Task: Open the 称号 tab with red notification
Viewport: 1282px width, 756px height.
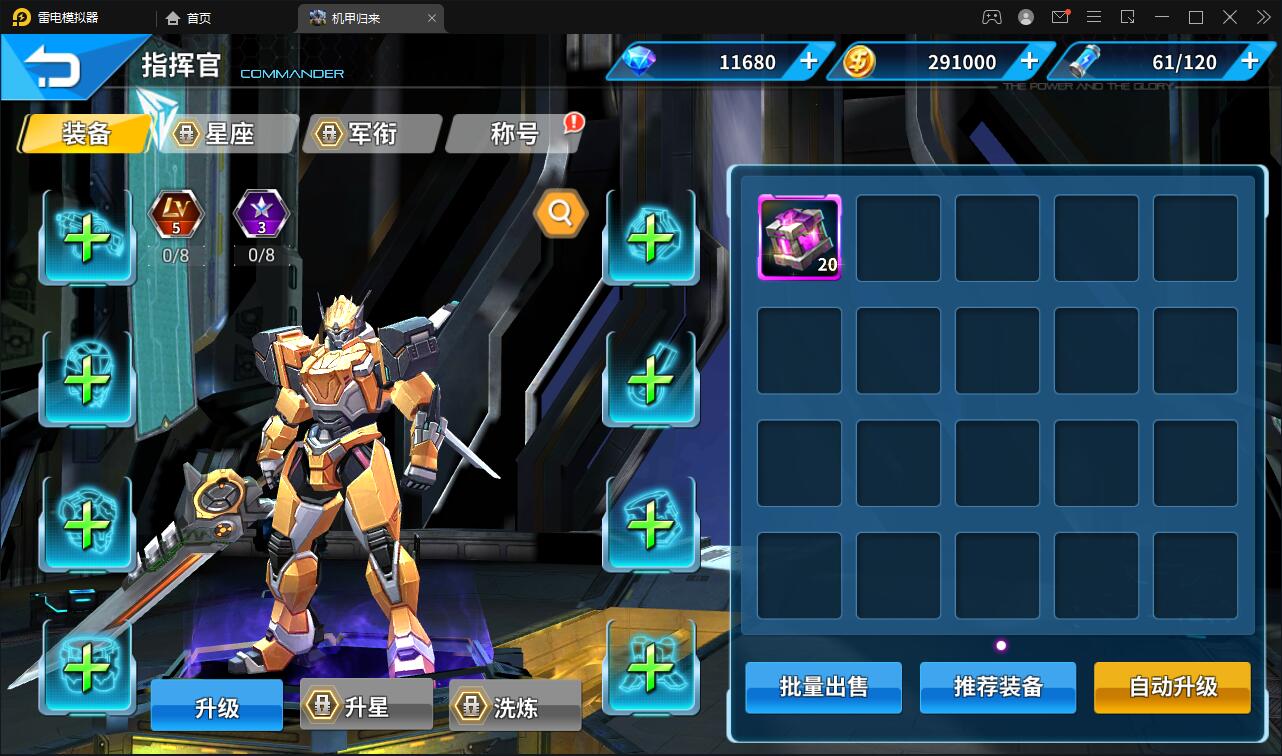Action: [x=513, y=133]
